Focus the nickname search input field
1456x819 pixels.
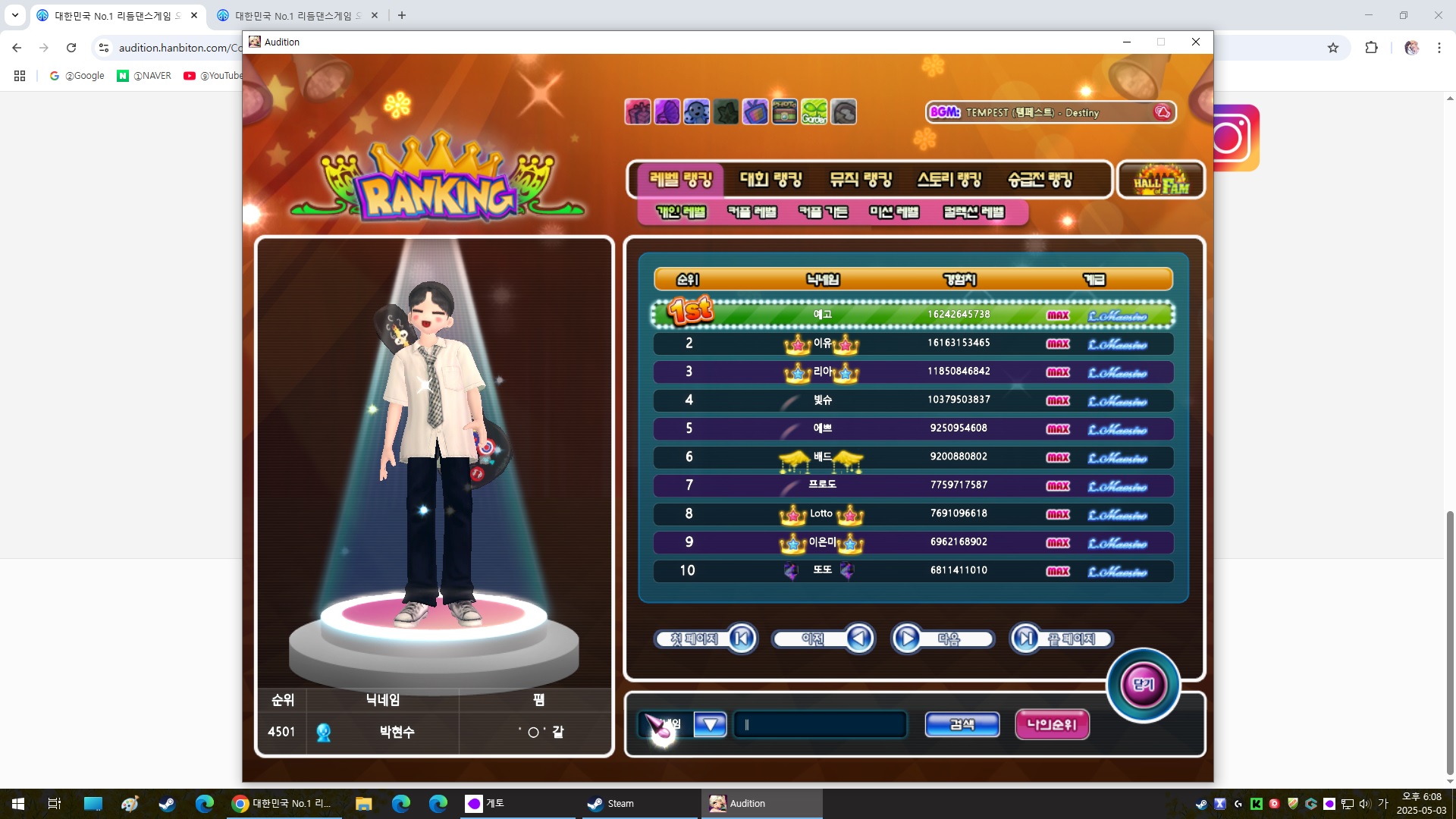coord(821,725)
